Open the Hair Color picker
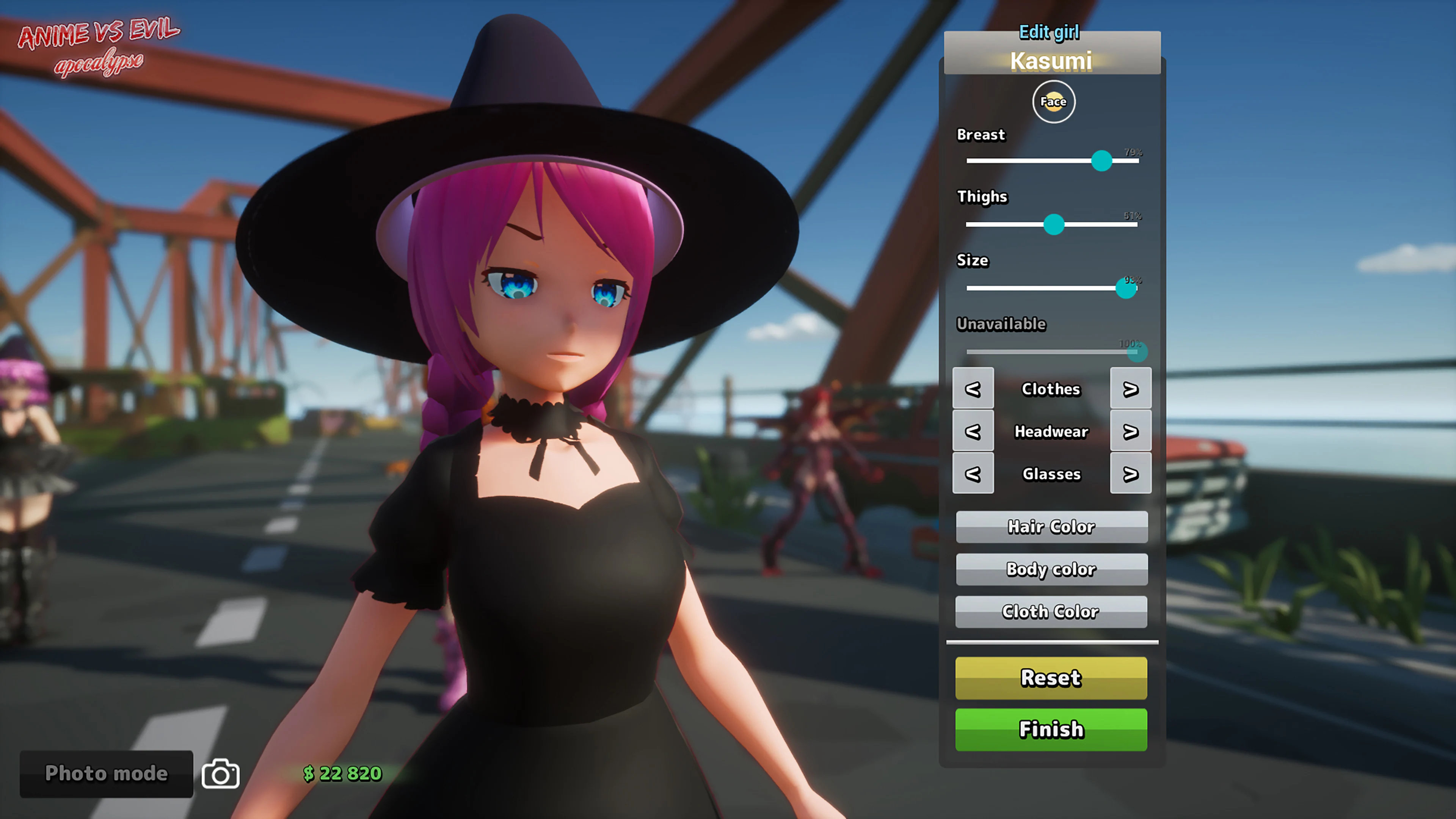This screenshot has height=819, width=1456. click(x=1051, y=527)
